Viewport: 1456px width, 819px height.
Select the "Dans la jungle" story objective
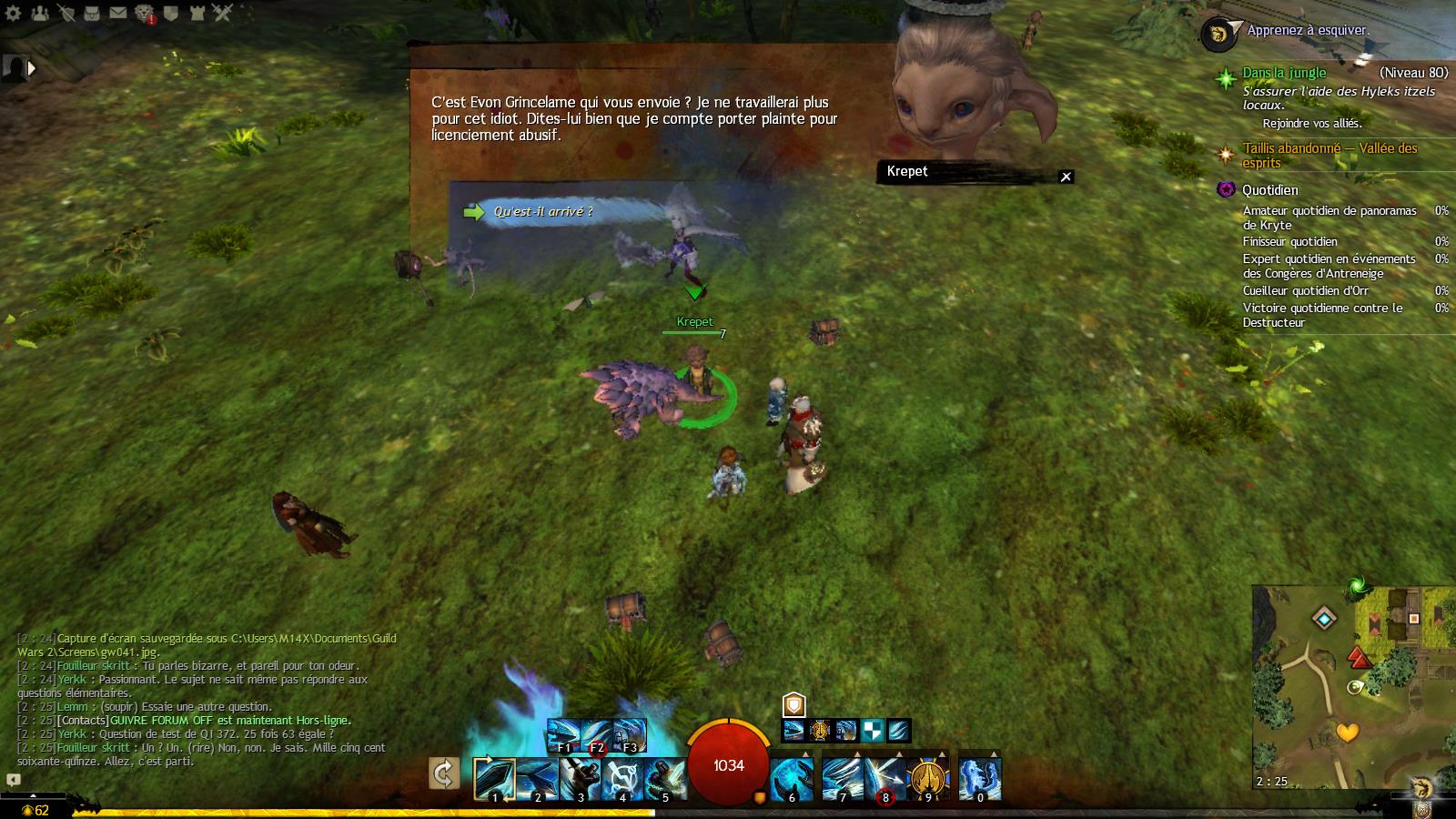(1284, 73)
